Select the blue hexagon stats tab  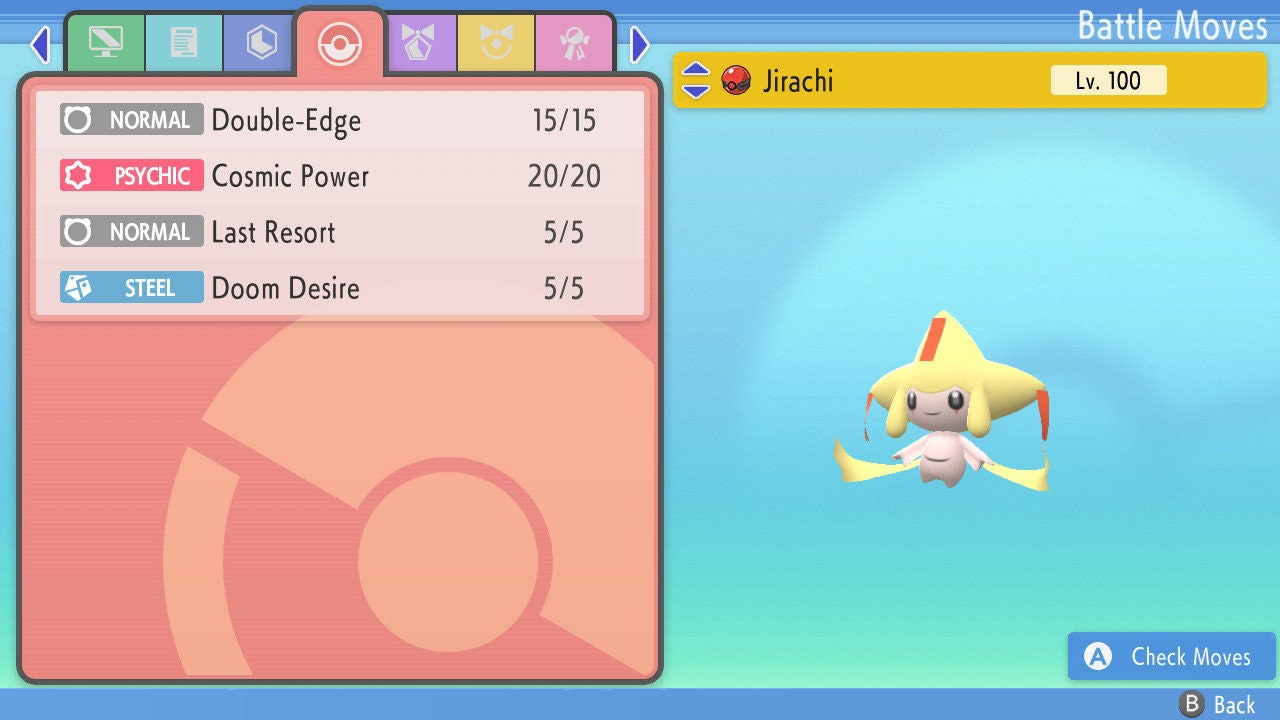[x=261, y=43]
